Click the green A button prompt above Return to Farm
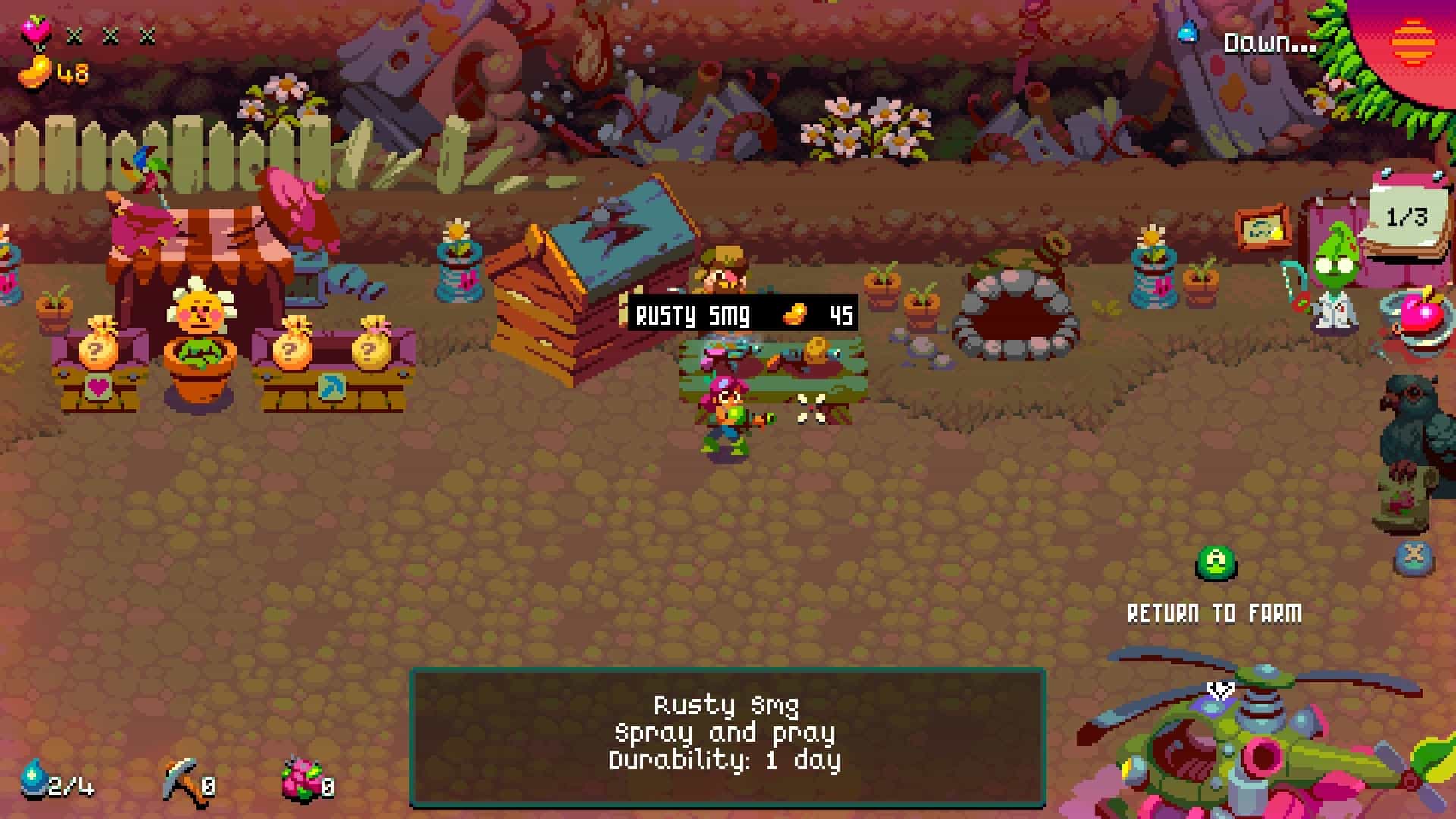The image size is (1456, 819). (1215, 564)
